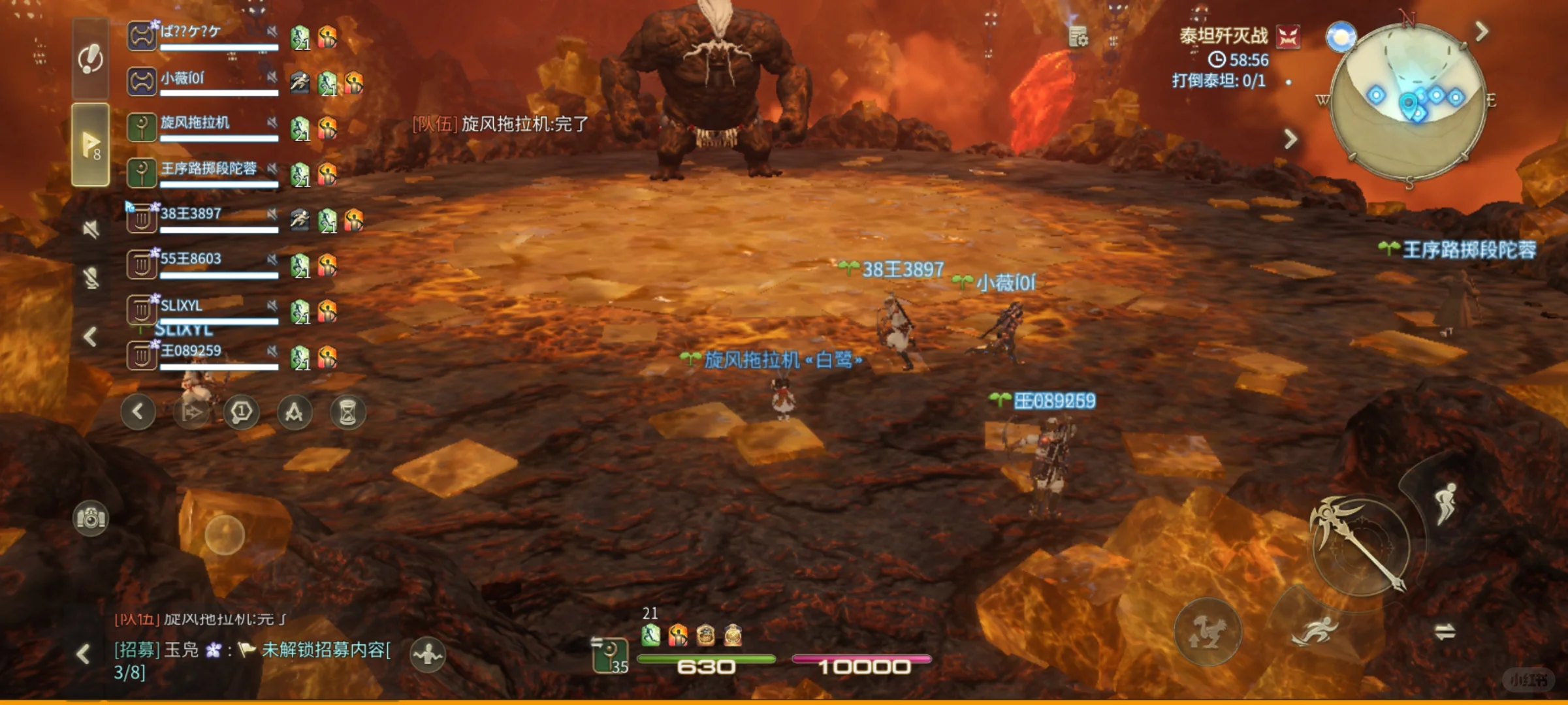Tap the attack marker 'A' icon
Image resolution: width=1568 pixels, height=705 pixels.
pos(296,412)
